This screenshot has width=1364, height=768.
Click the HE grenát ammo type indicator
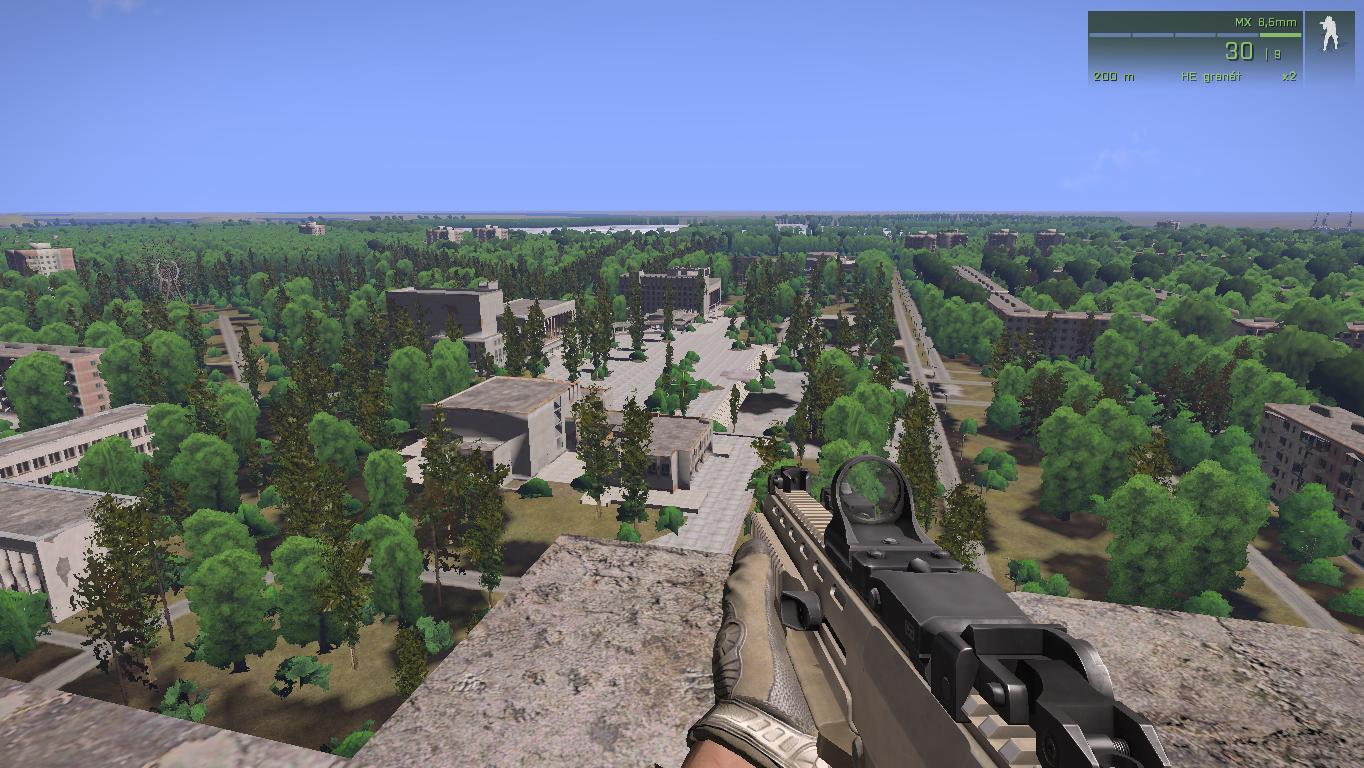[x=1210, y=76]
